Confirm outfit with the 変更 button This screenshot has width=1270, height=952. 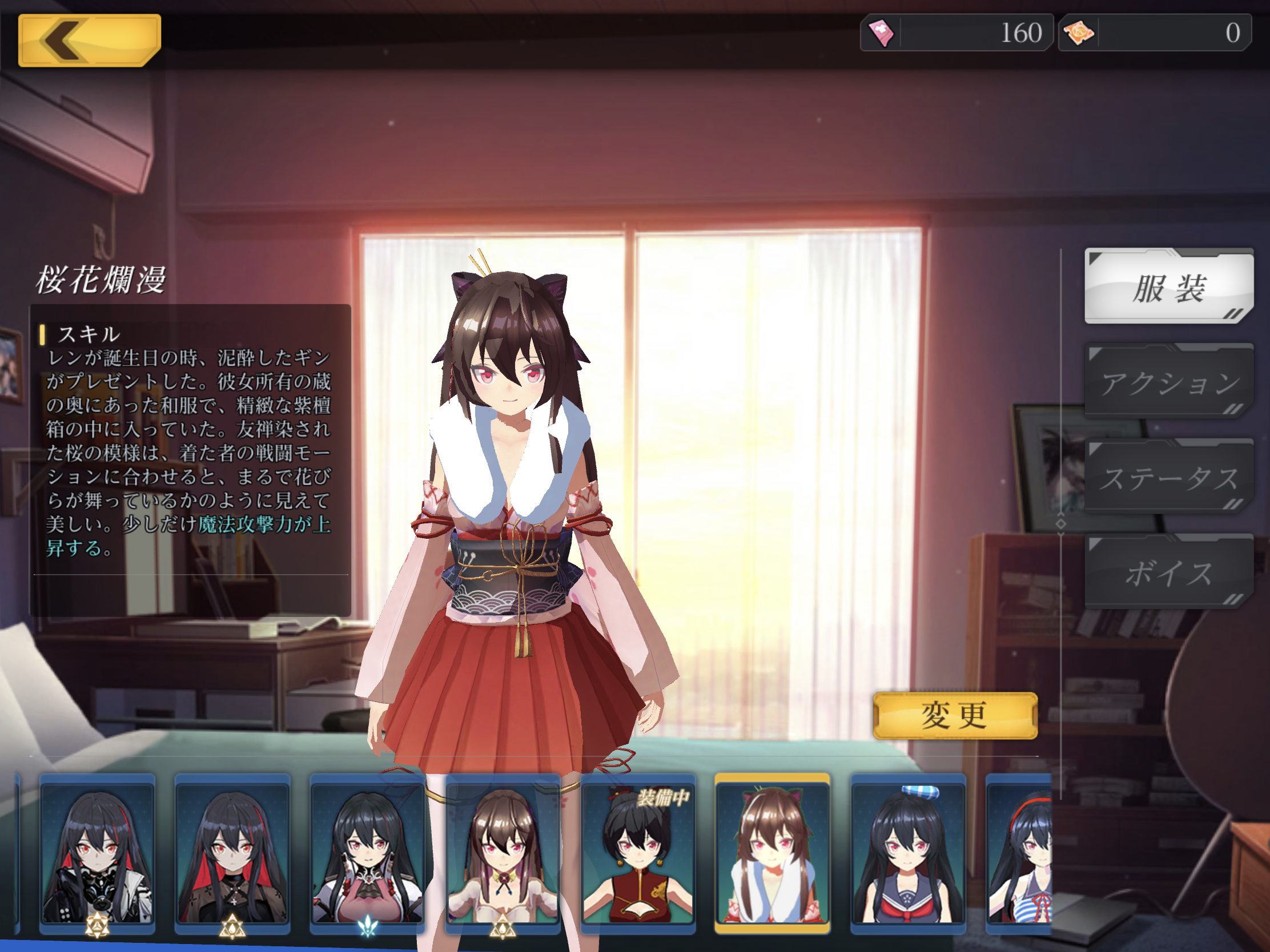[x=955, y=716]
